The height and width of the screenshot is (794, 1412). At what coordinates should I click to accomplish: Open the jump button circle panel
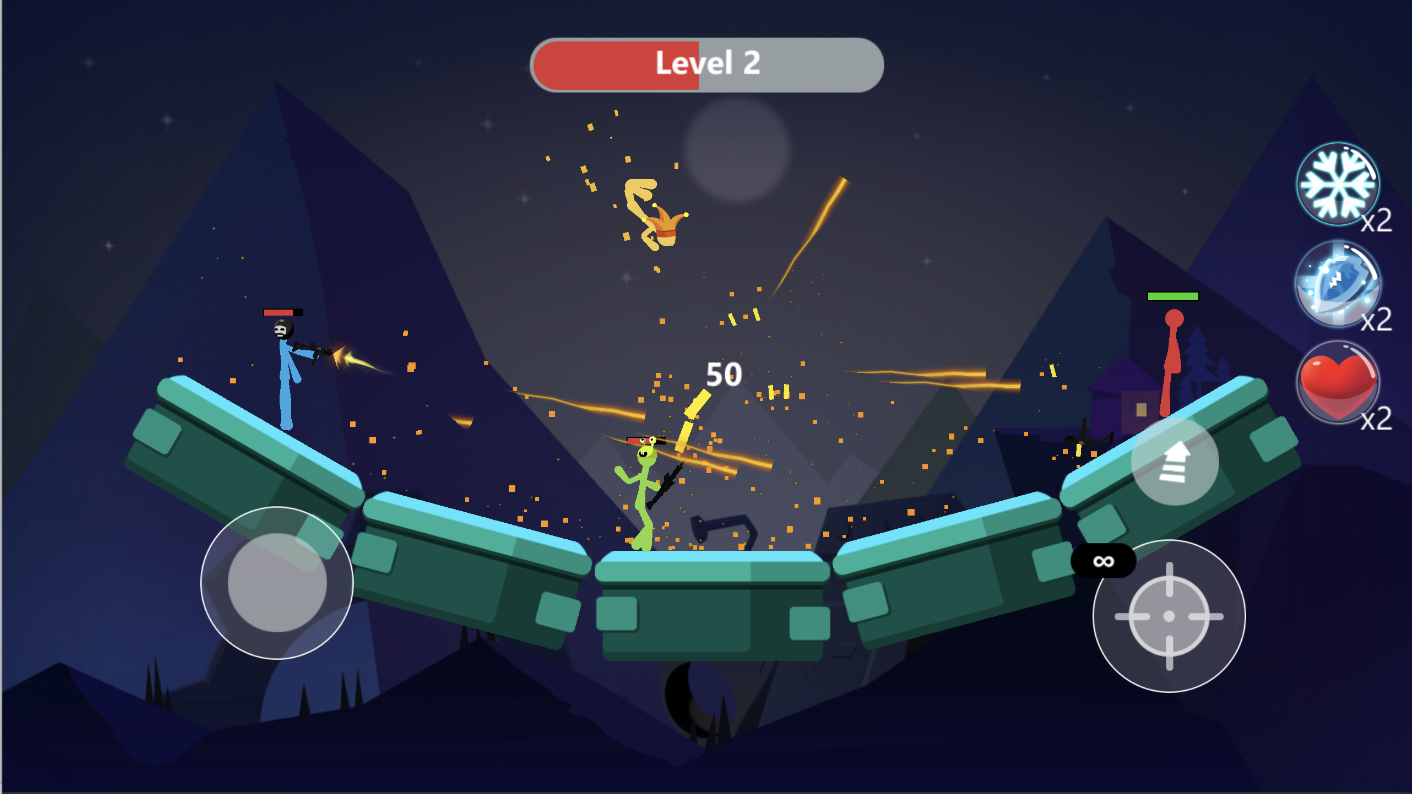pos(1175,462)
